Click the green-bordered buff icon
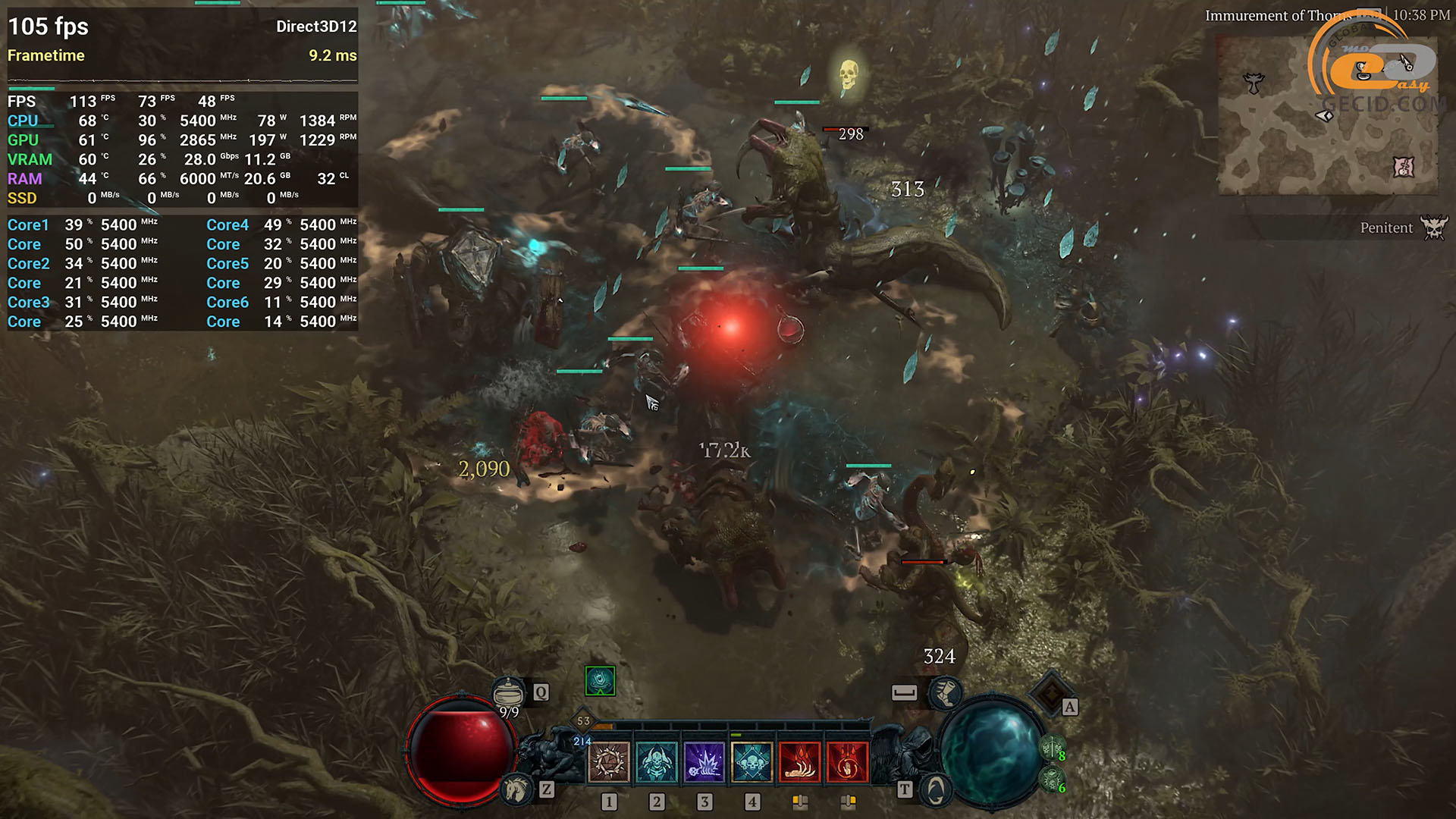Screen dimensions: 1456x819 (600, 681)
